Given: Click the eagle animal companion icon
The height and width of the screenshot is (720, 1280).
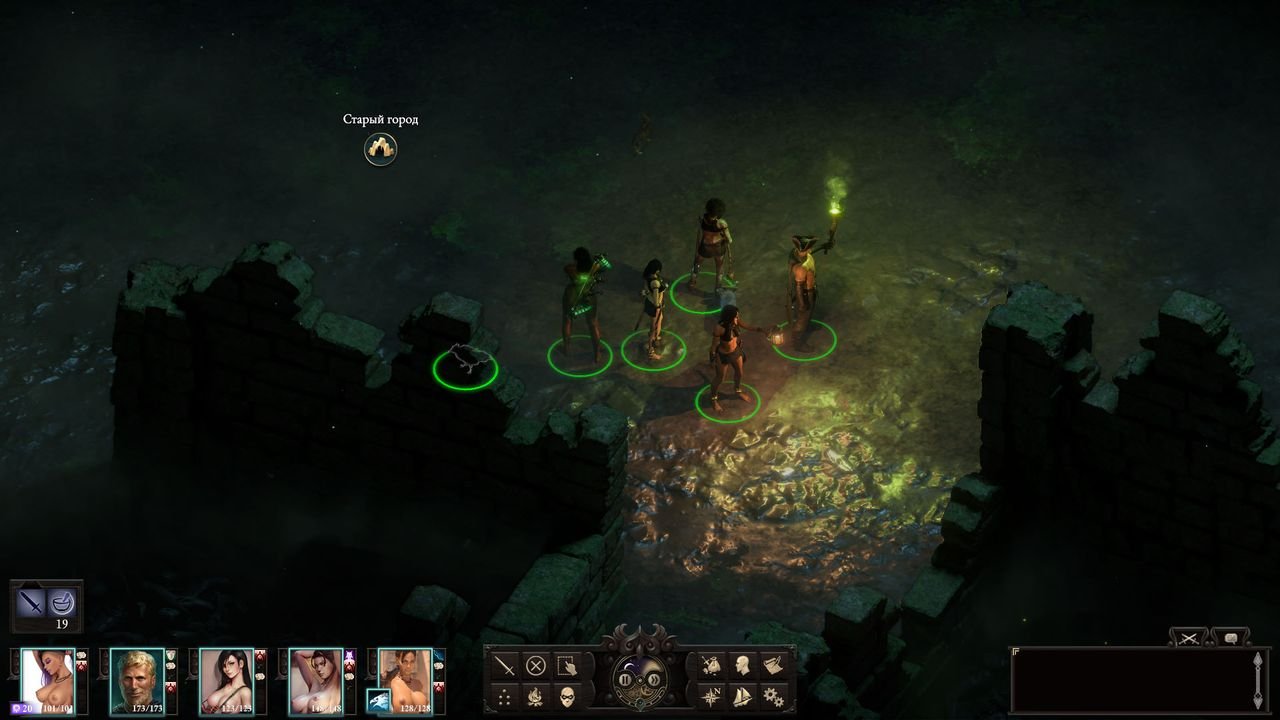Looking at the screenshot, I should (x=380, y=700).
